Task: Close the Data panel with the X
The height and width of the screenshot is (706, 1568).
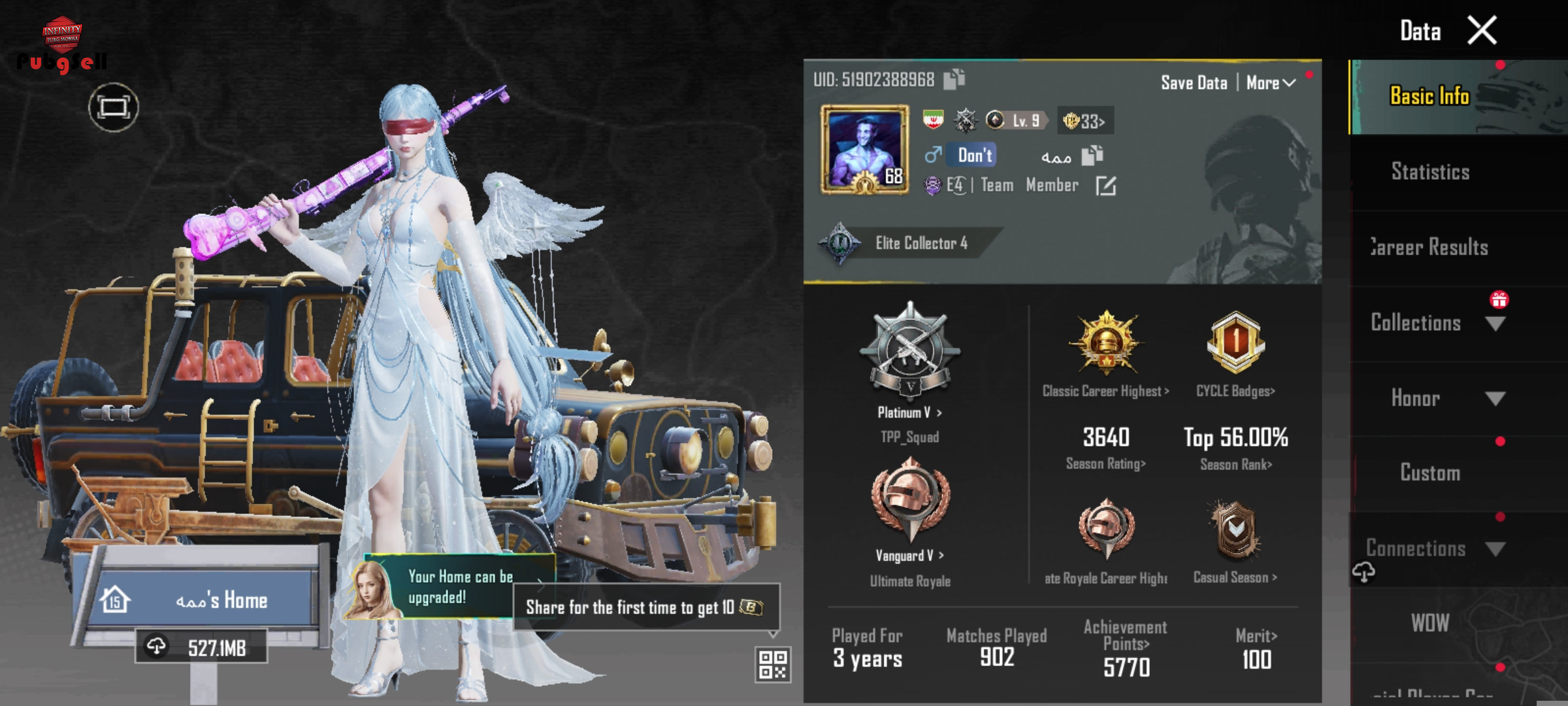Action: click(1481, 31)
